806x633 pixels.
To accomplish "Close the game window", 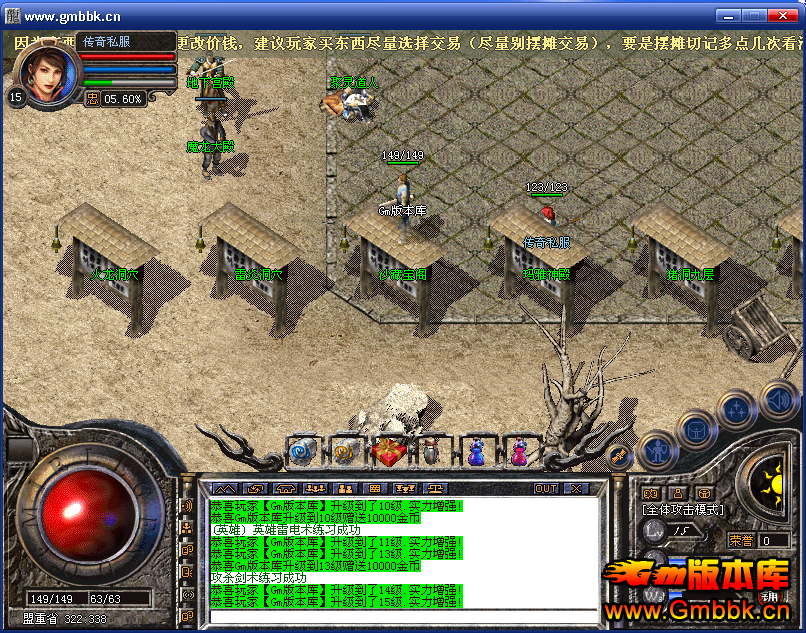I will 783,15.
